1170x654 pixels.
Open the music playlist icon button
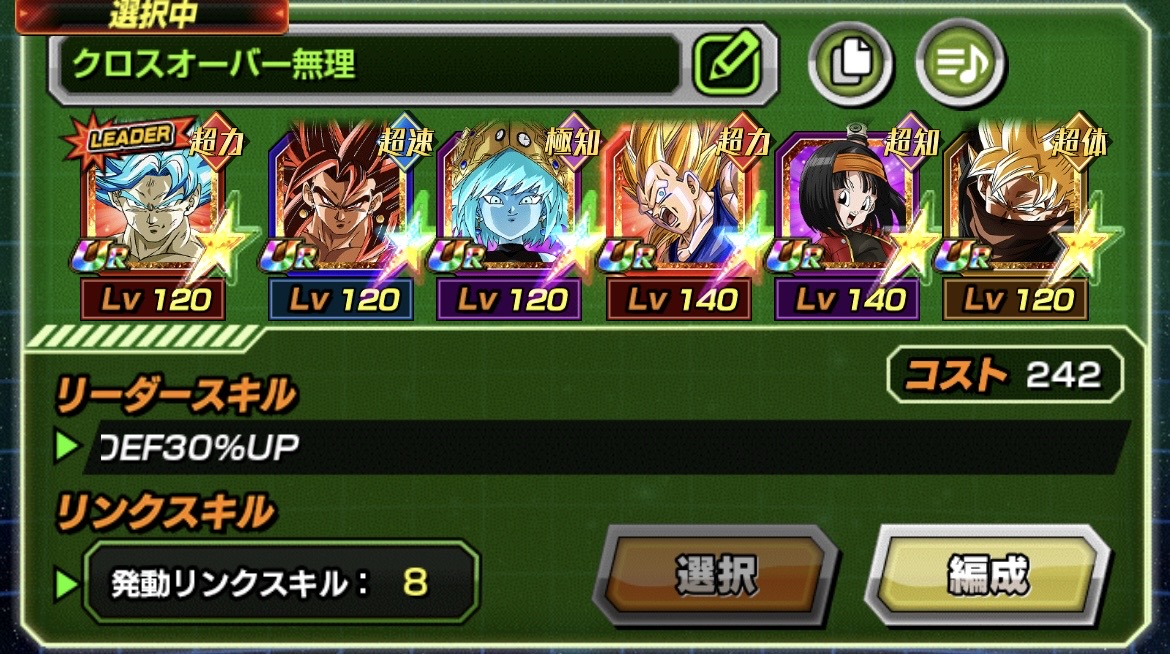coord(960,63)
